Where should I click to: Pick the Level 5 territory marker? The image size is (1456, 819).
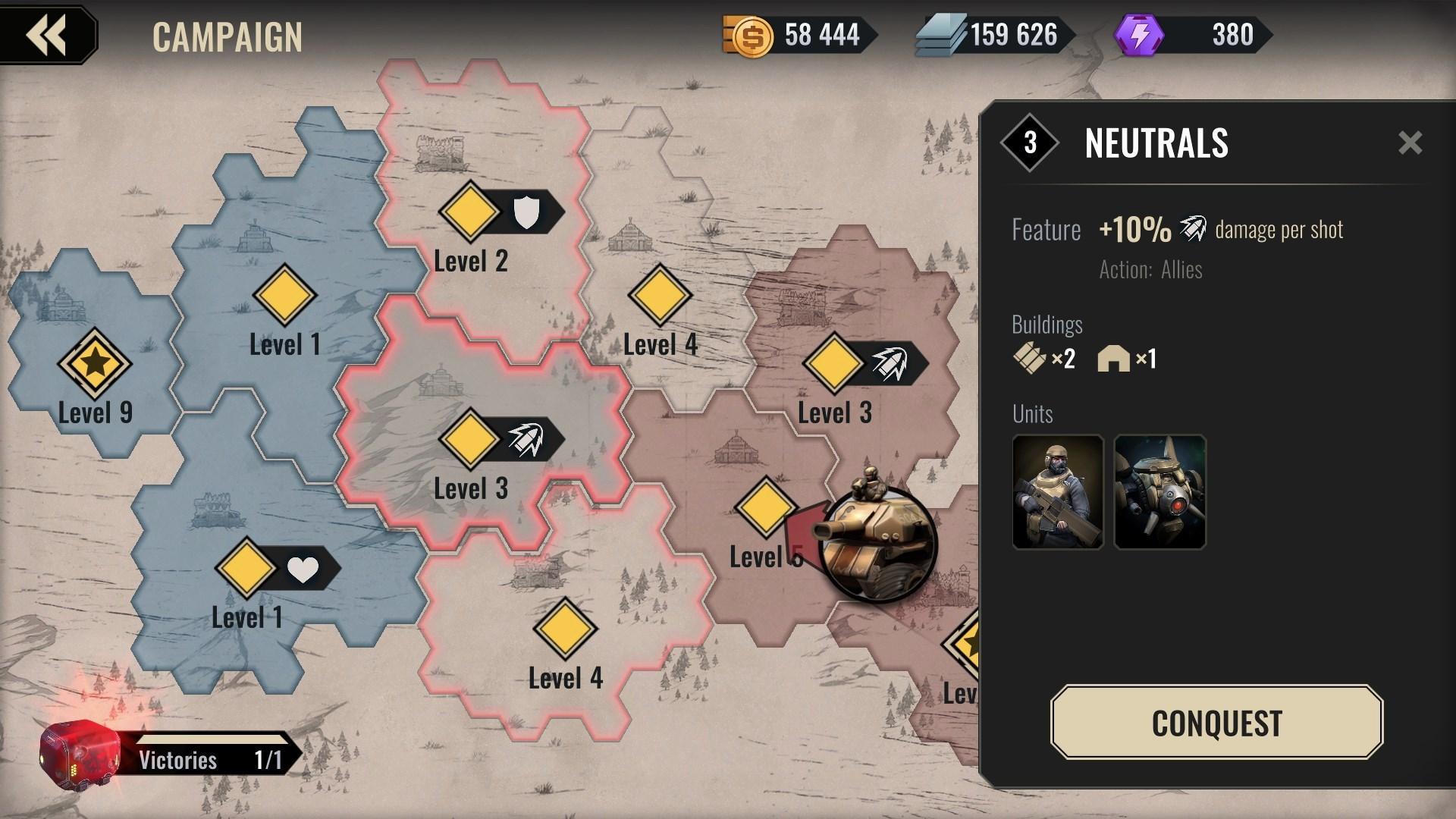coord(764,507)
